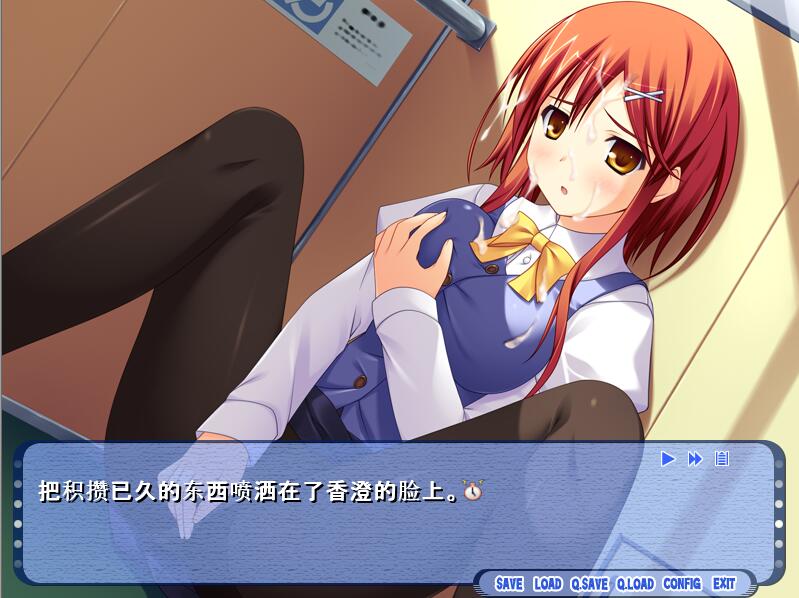Viewport: 799px width, 598px height.
Task: Open the text backlog page icon
Action: tap(722, 459)
